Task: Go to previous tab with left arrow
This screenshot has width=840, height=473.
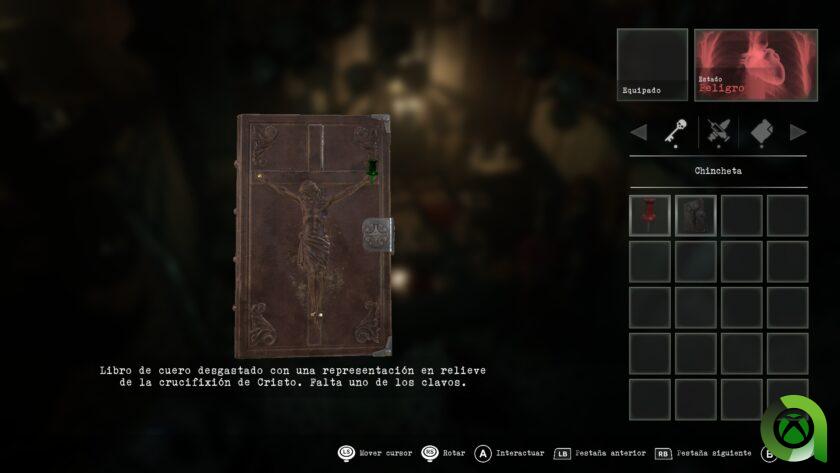Action: pos(638,132)
